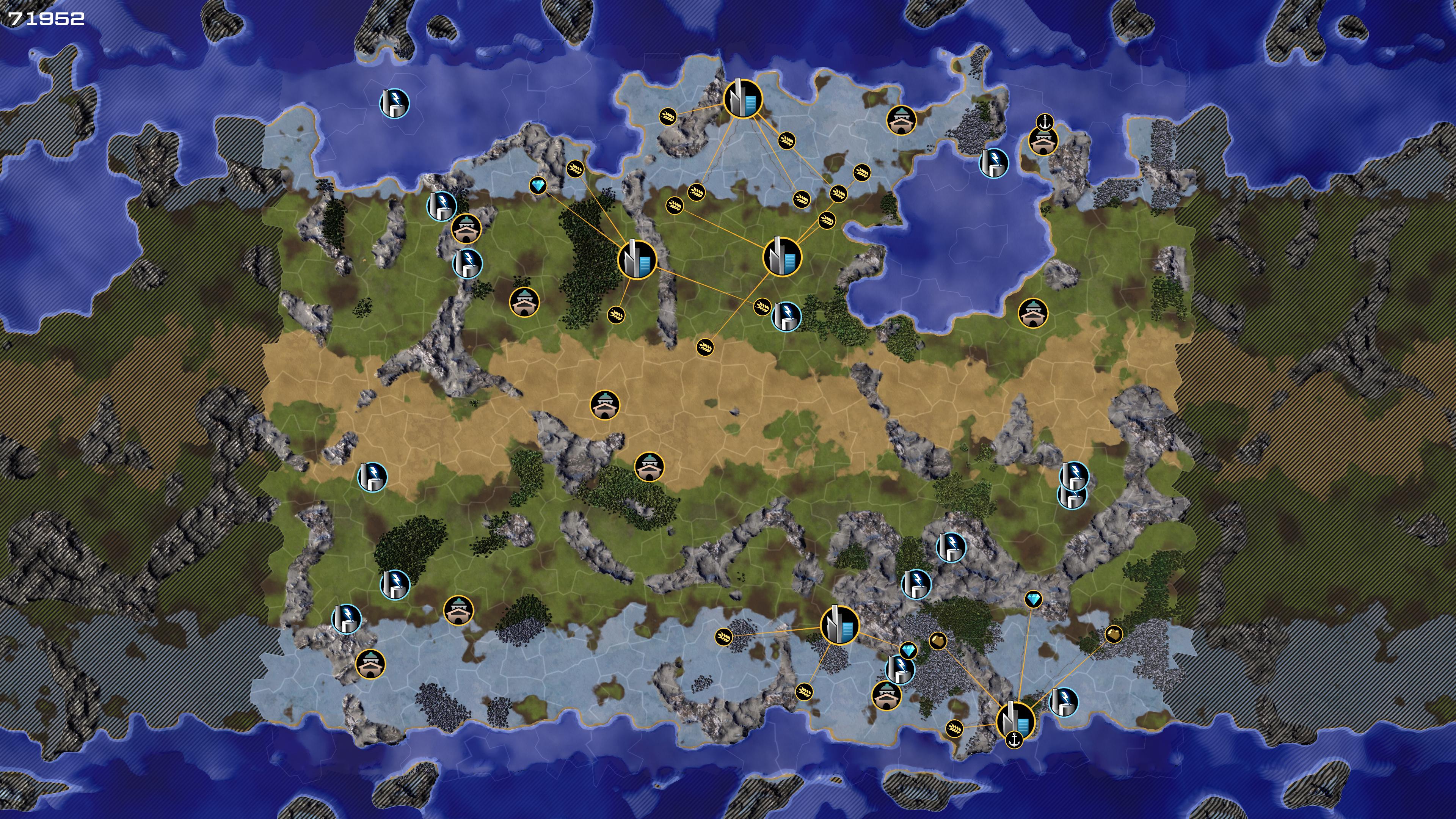Select the city icon with the anchor badge
Screen dimensions: 1456x819
pyautogui.click(x=1015, y=720)
